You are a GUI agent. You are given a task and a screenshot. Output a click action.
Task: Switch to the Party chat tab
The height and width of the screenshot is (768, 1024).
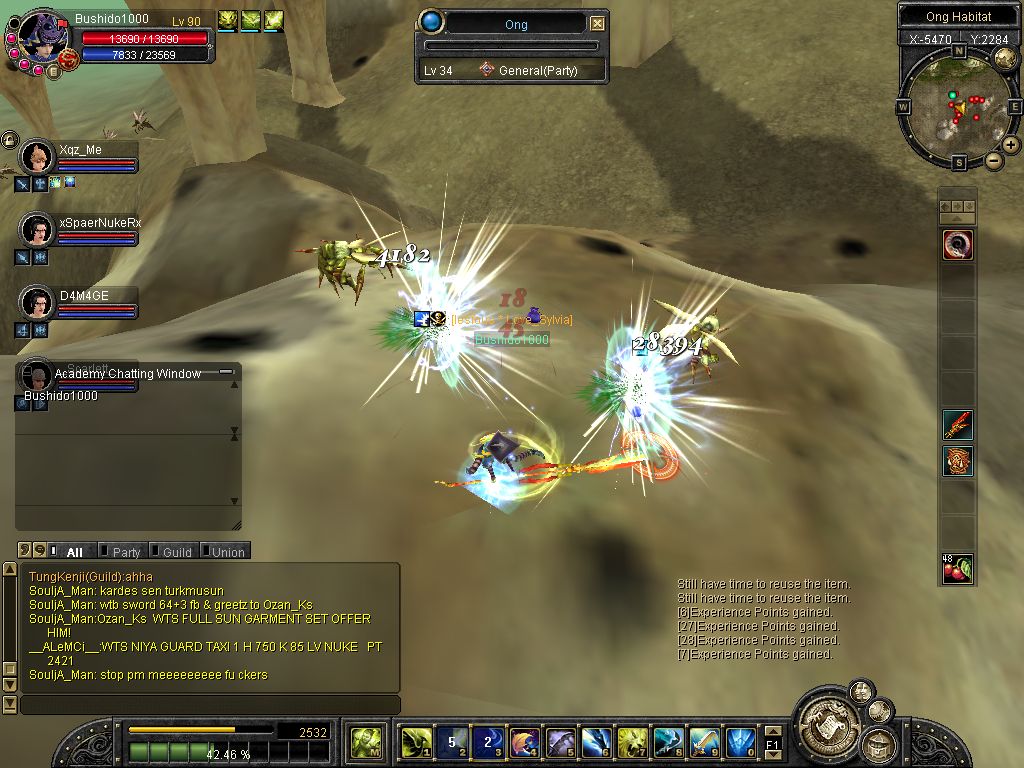tap(125, 551)
